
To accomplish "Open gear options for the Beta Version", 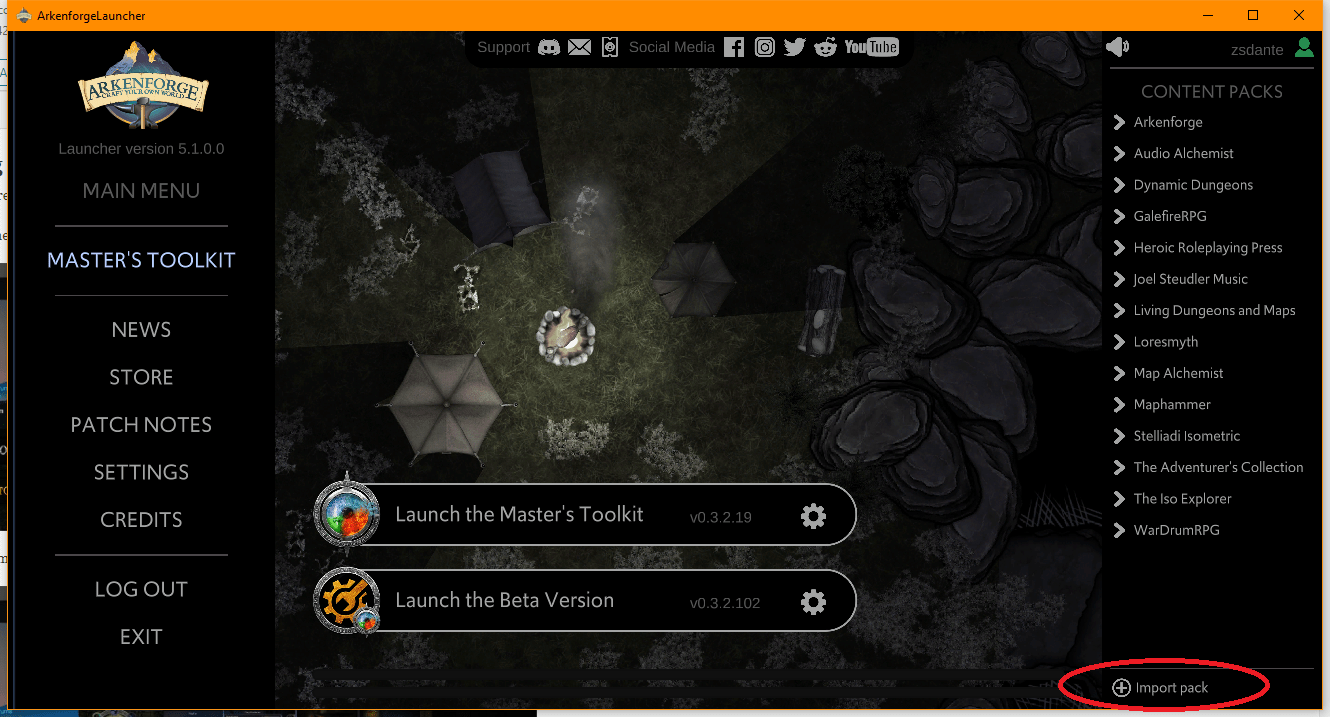I will pos(813,602).
